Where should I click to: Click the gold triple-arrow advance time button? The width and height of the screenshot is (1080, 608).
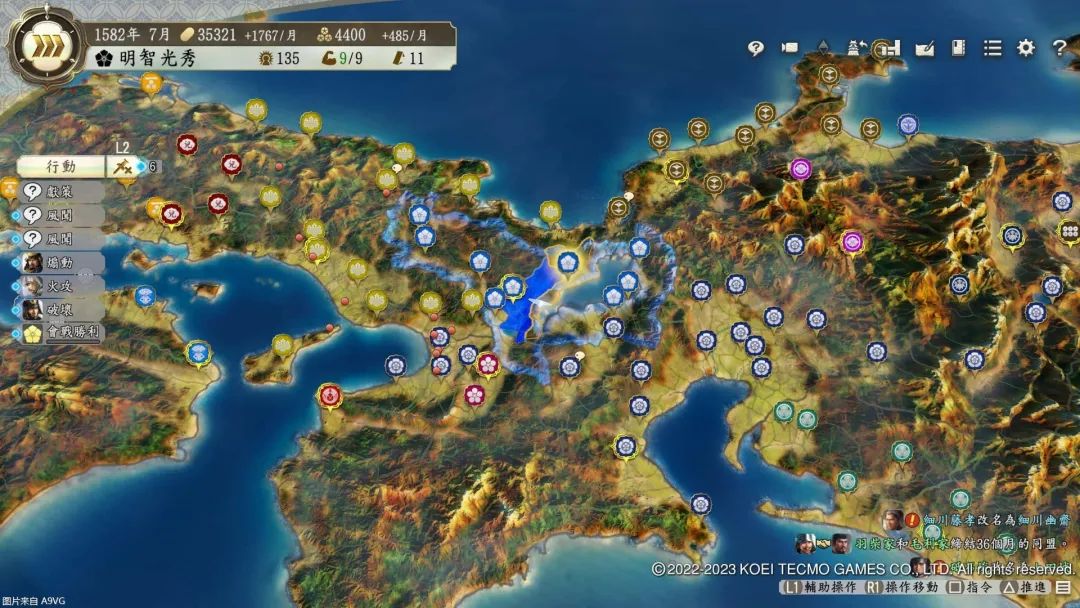pos(45,46)
